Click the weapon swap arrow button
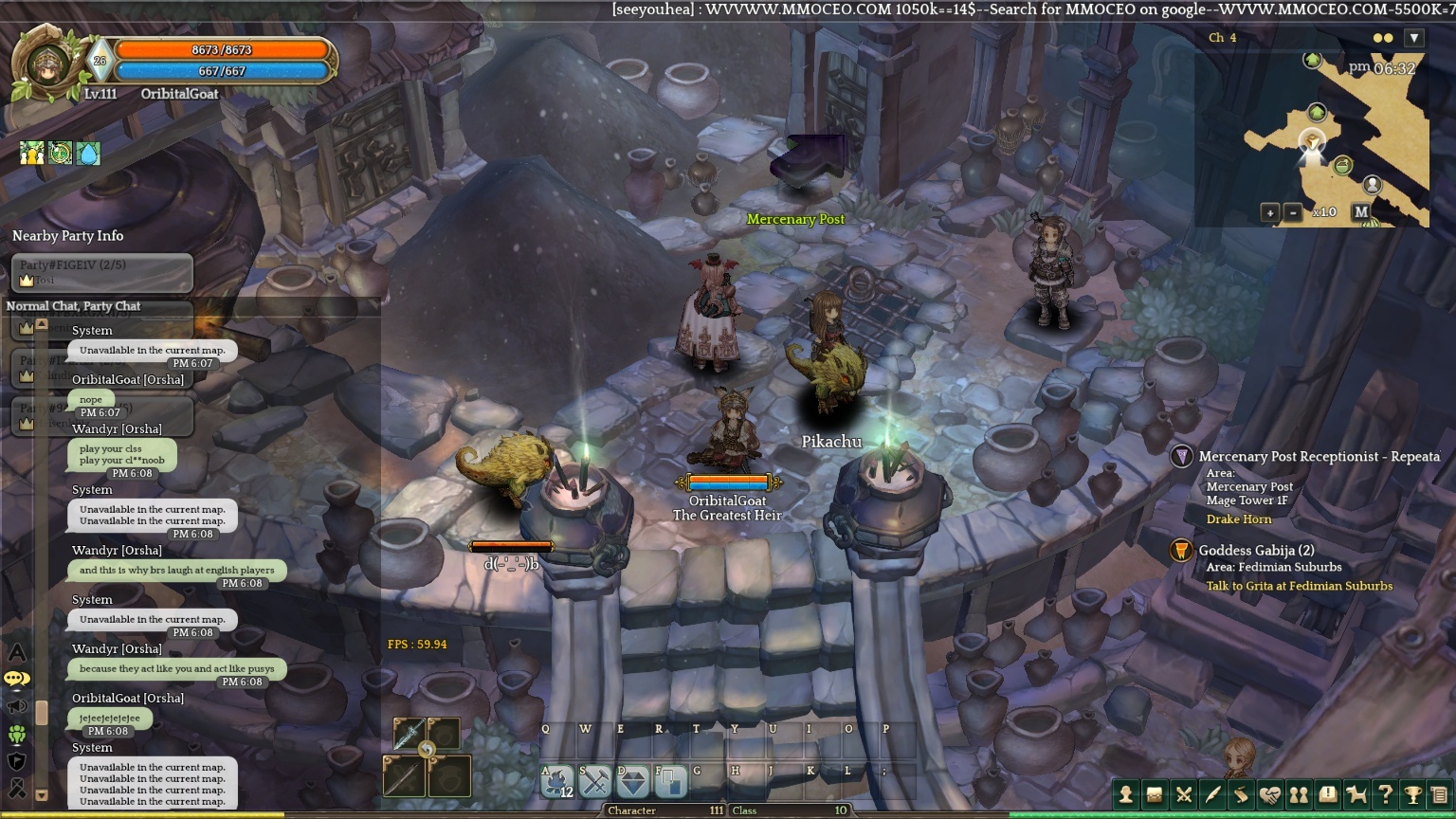The width and height of the screenshot is (1456, 819). pos(427,750)
